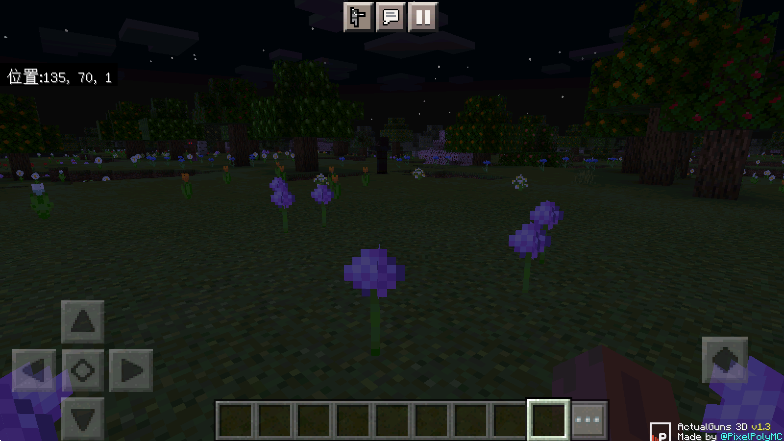Screen dimensions: 784x441
Task: Pause the game with the pause button
Action: (x=423, y=16)
